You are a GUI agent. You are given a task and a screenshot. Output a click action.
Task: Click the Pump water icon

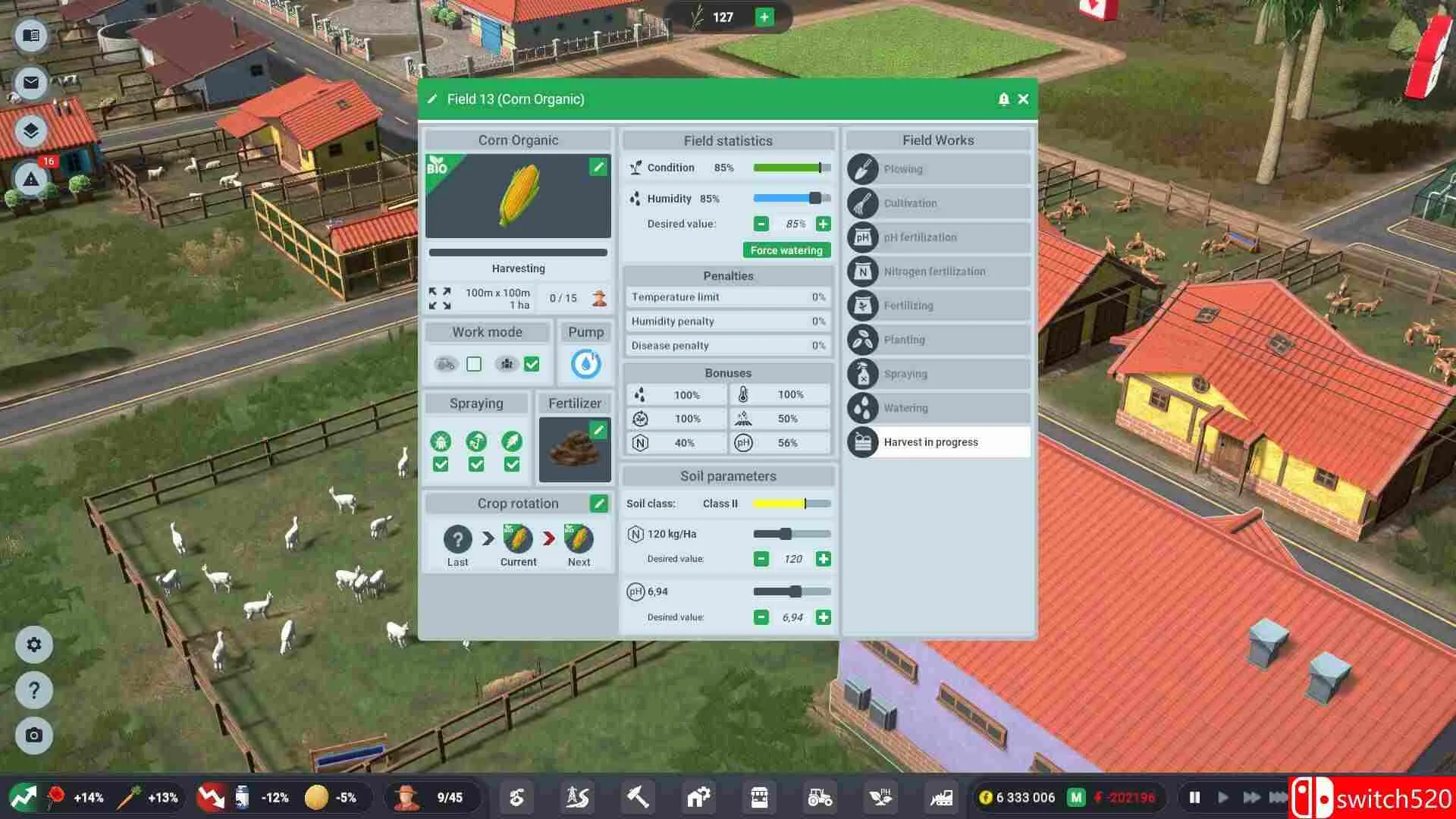click(x=585, y=363)
